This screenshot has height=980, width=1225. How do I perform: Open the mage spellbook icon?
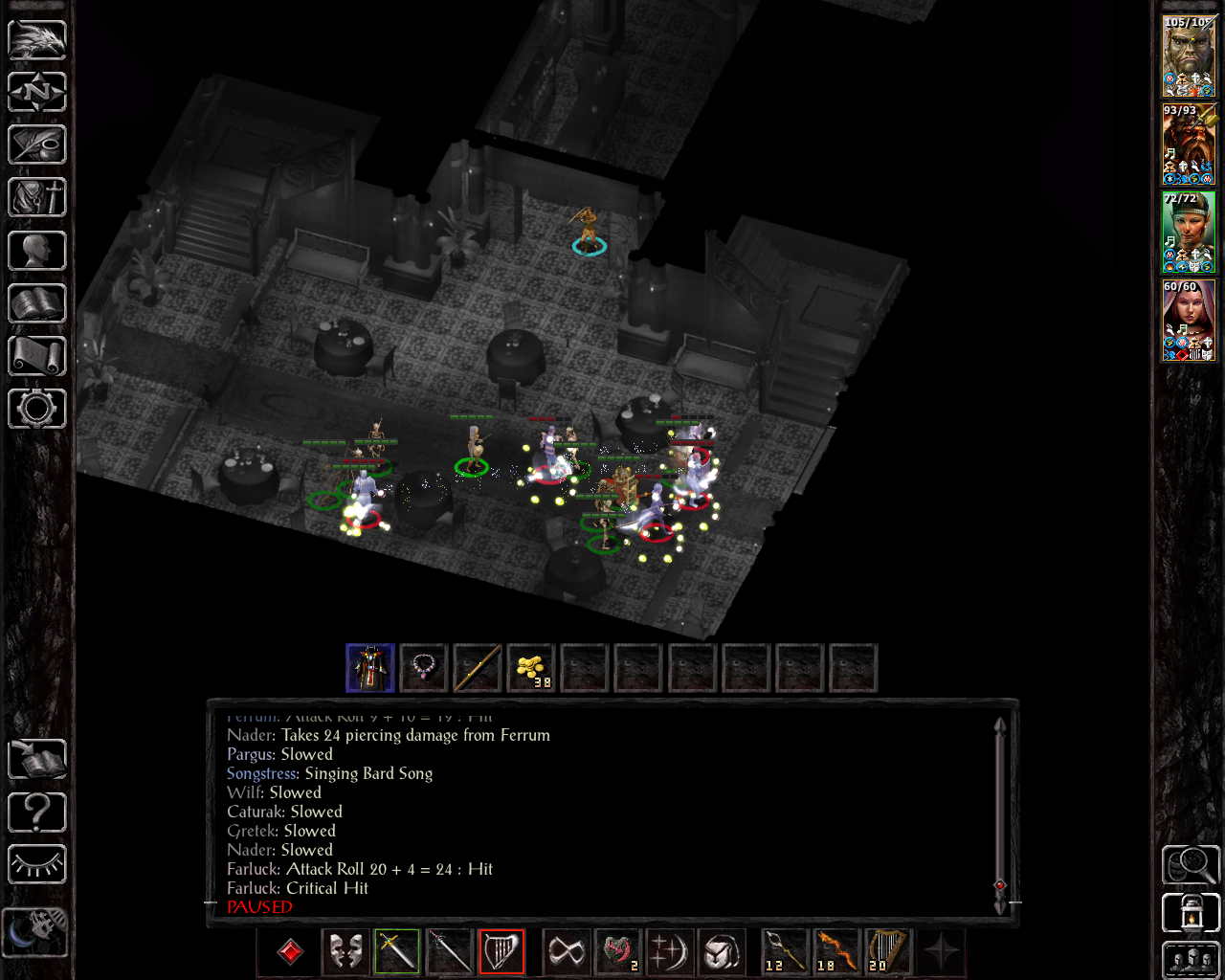coord(36,302)
